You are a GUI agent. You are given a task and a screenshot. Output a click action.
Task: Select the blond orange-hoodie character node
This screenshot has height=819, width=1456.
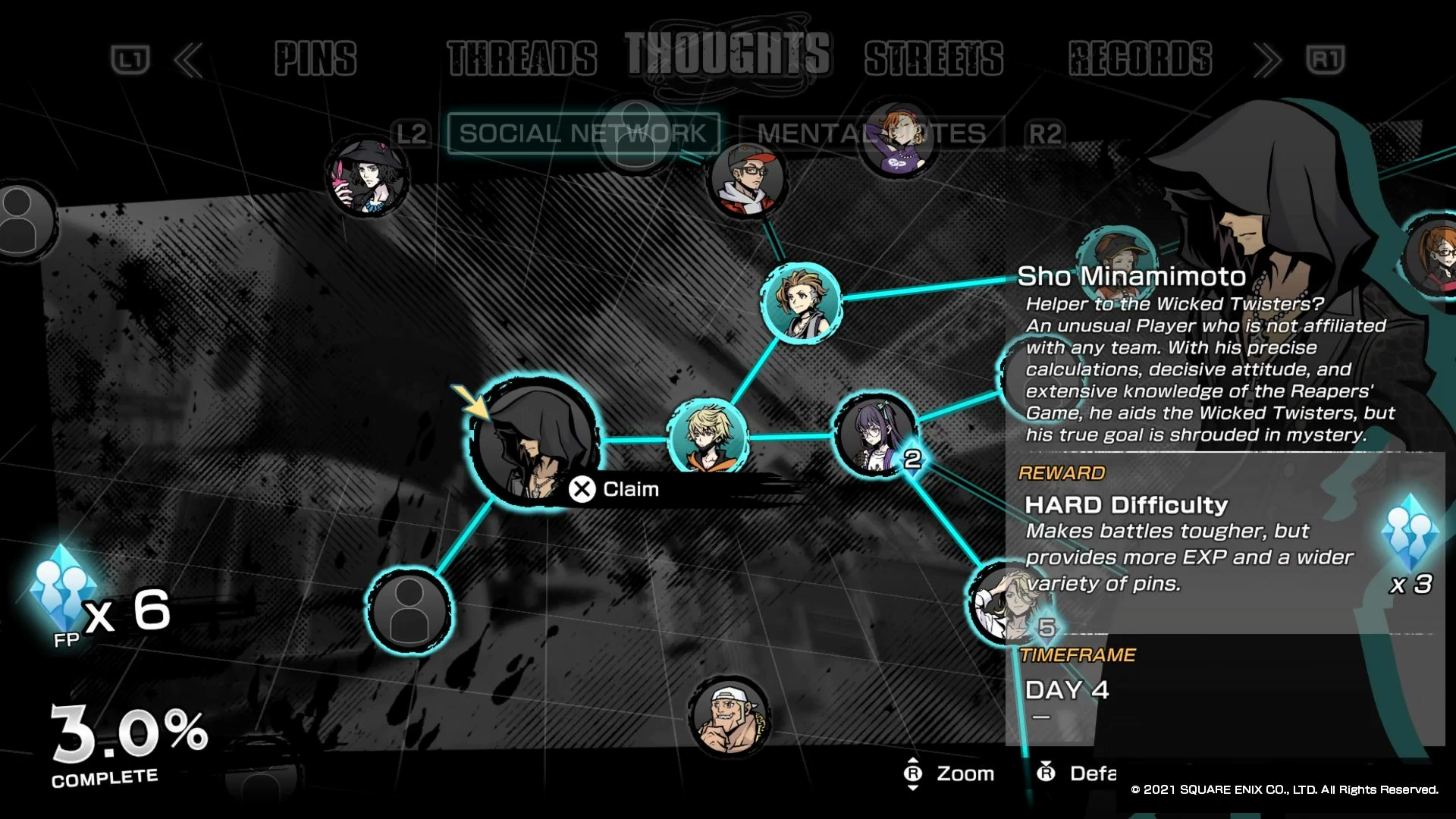pyautogui.click(x=708, y=438)
